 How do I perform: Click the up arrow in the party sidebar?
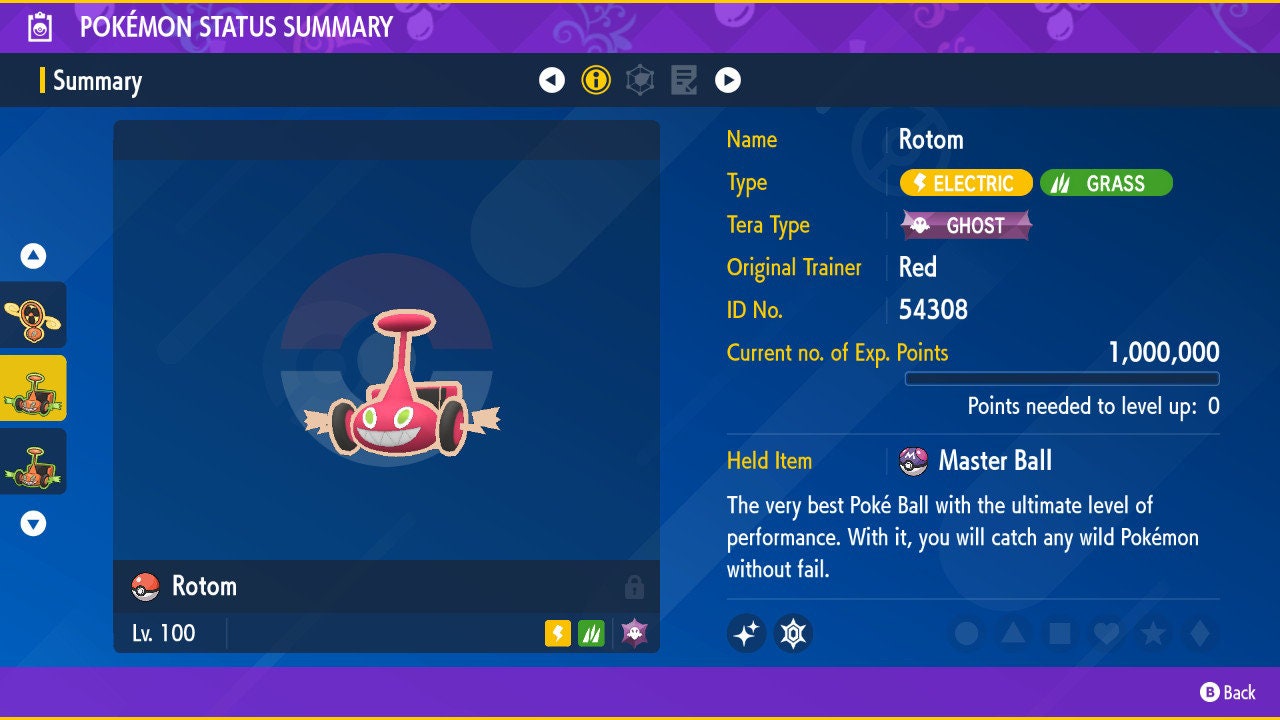pyautogui.click(x=33, y=256)
